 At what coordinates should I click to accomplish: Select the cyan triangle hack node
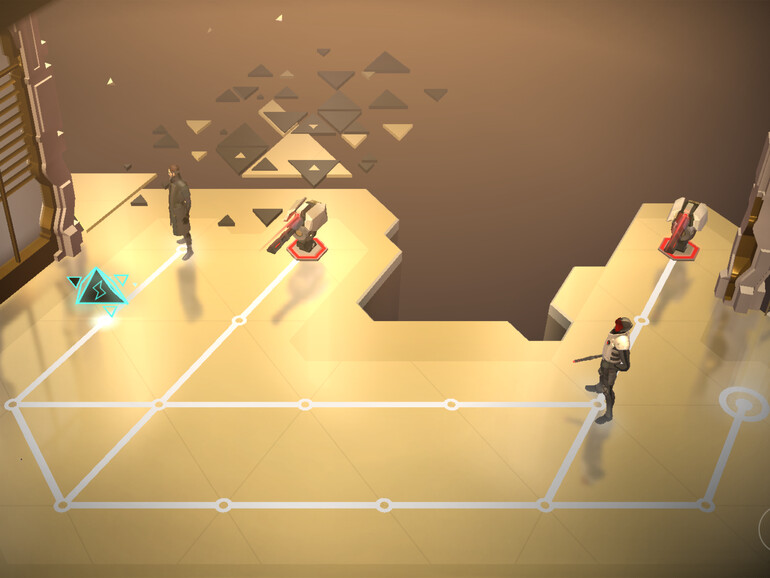(x=99, y=291)
